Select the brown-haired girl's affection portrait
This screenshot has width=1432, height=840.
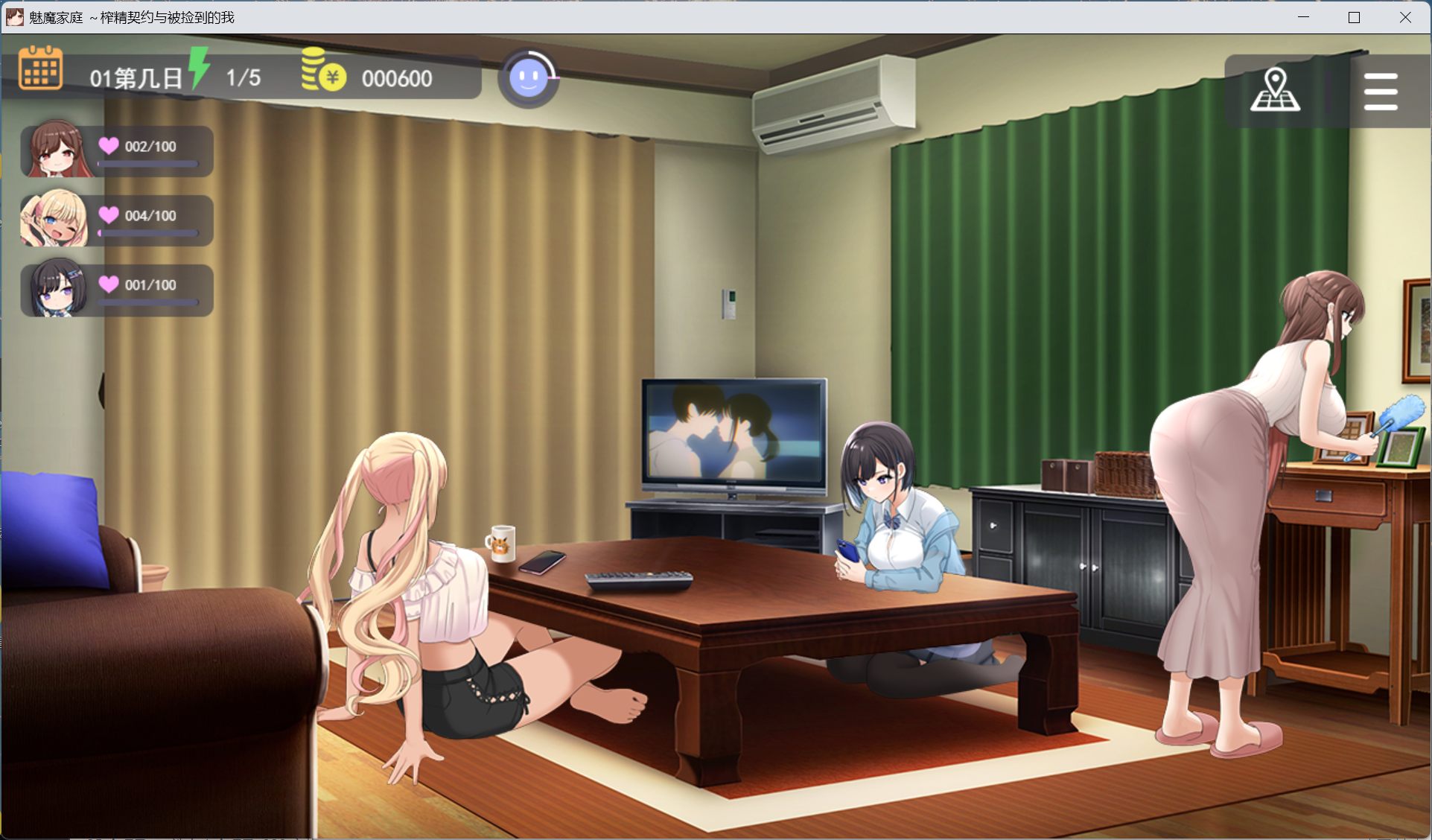pyautogui.click(x=57, y=150)
